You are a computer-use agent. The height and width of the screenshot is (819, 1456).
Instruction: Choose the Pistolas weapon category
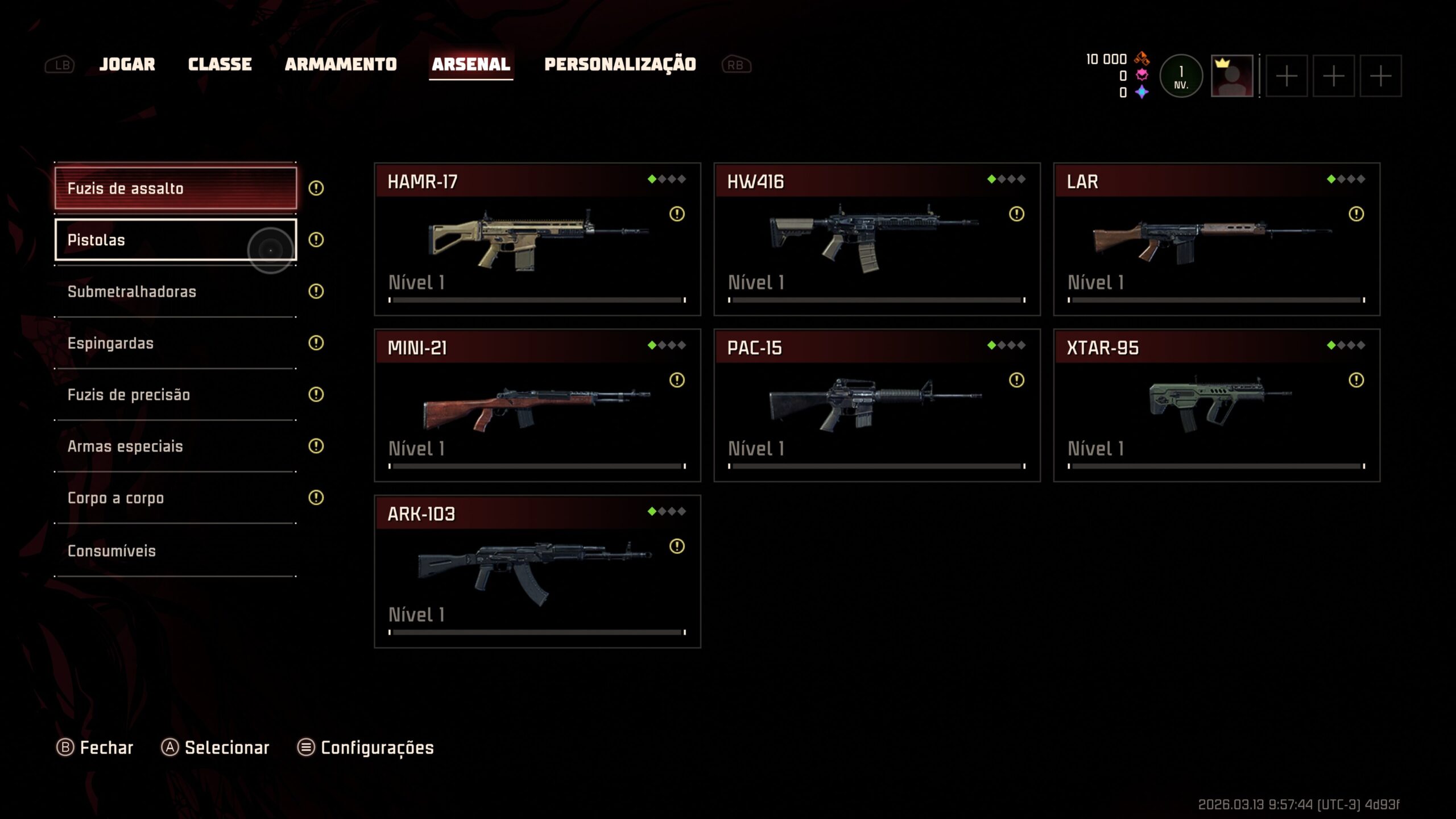[x=175, y=239]
